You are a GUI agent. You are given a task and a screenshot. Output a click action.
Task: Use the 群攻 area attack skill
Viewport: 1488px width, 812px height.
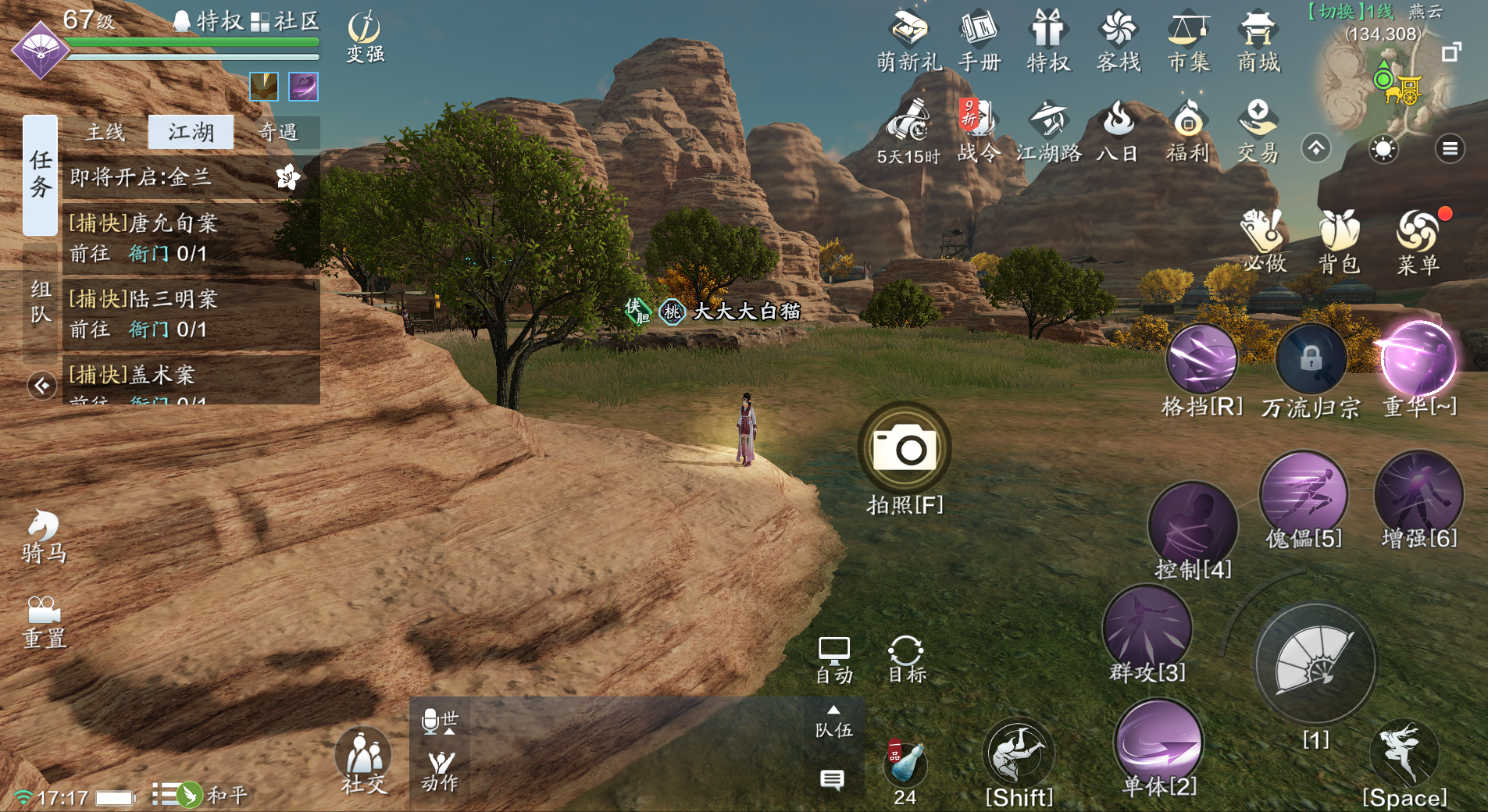pos(1147,629)
